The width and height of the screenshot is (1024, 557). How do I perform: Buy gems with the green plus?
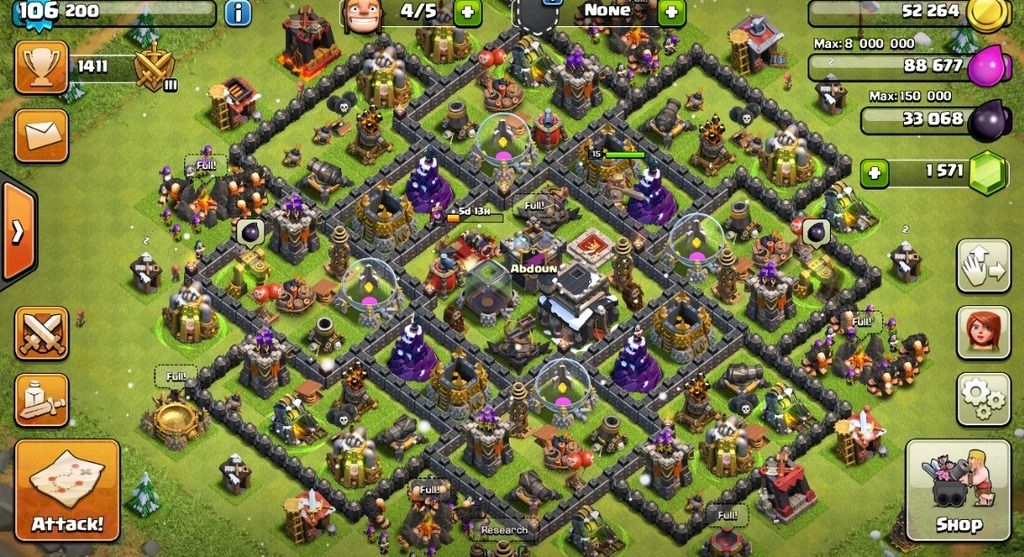click(x=875, y=172)
